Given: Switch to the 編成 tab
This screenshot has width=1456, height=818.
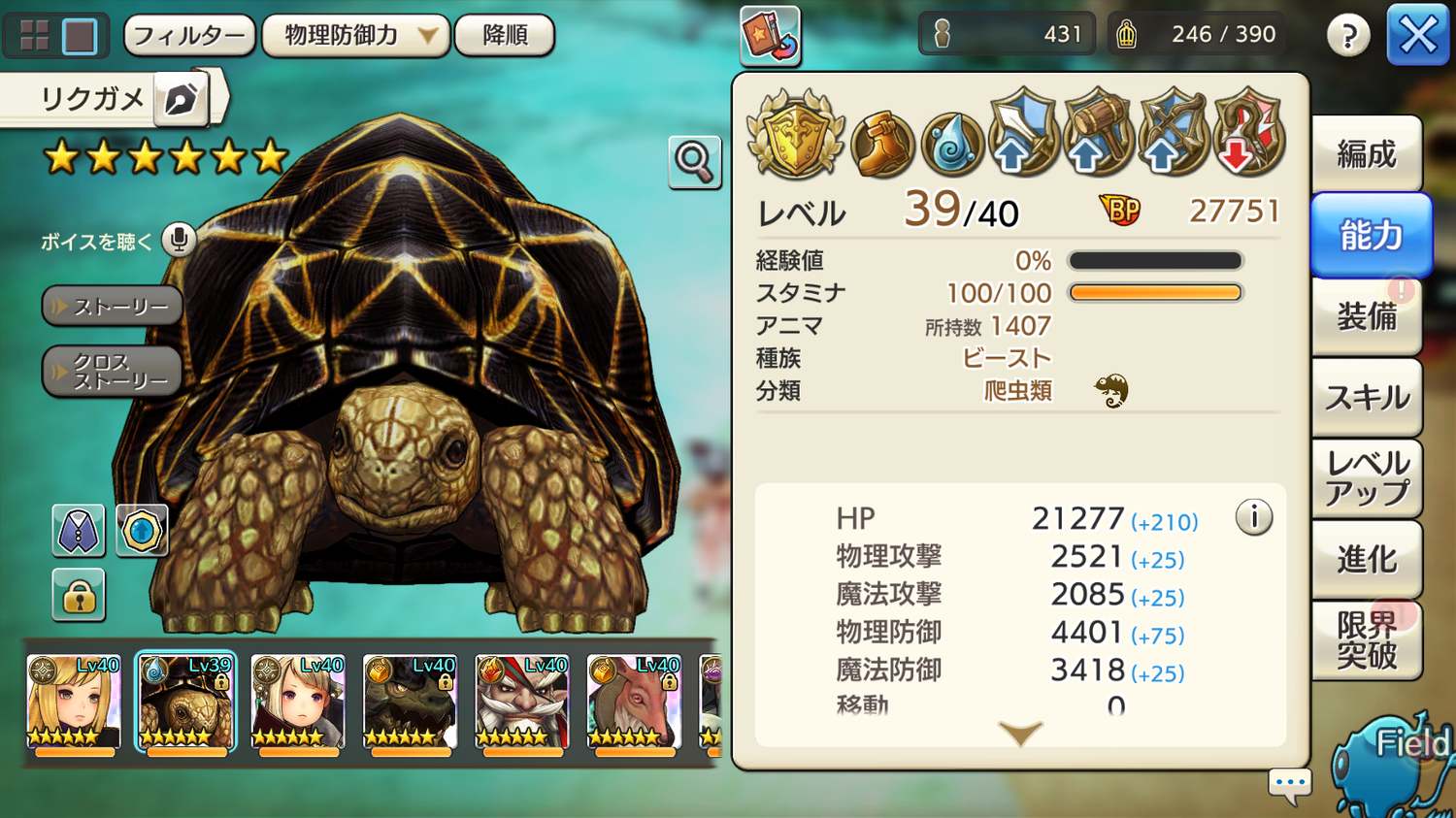Looking at the screenshot, I should pyautogui.click(x=1366, y=154).
